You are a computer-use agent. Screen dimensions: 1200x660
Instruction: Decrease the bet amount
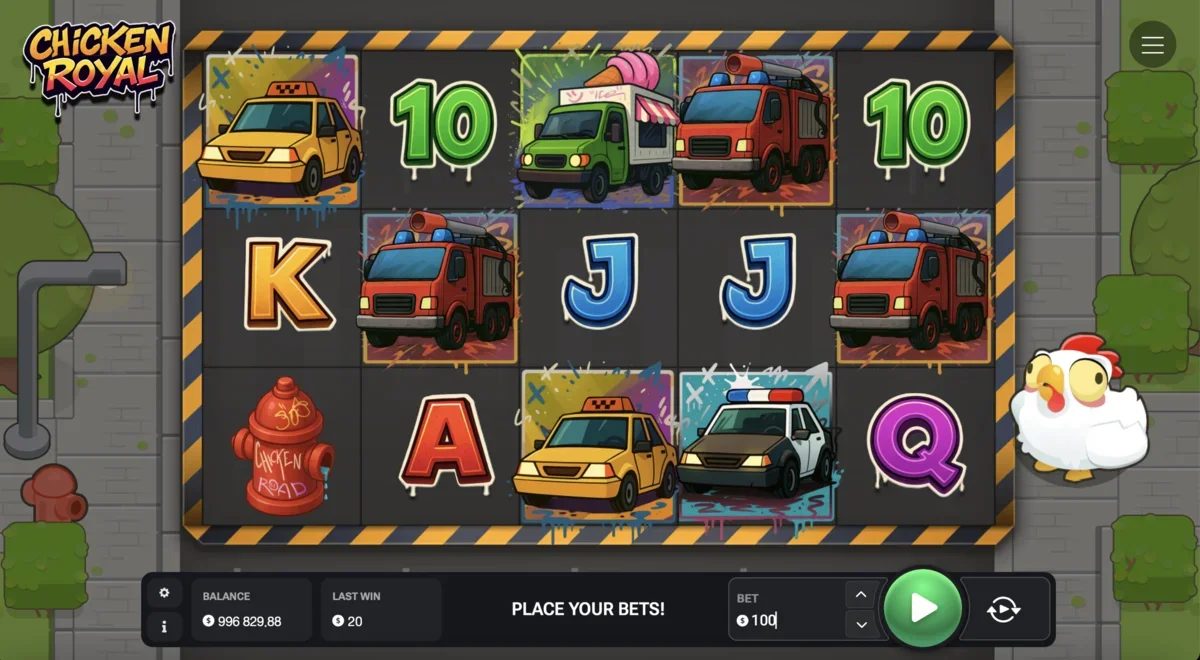[860, 625]
